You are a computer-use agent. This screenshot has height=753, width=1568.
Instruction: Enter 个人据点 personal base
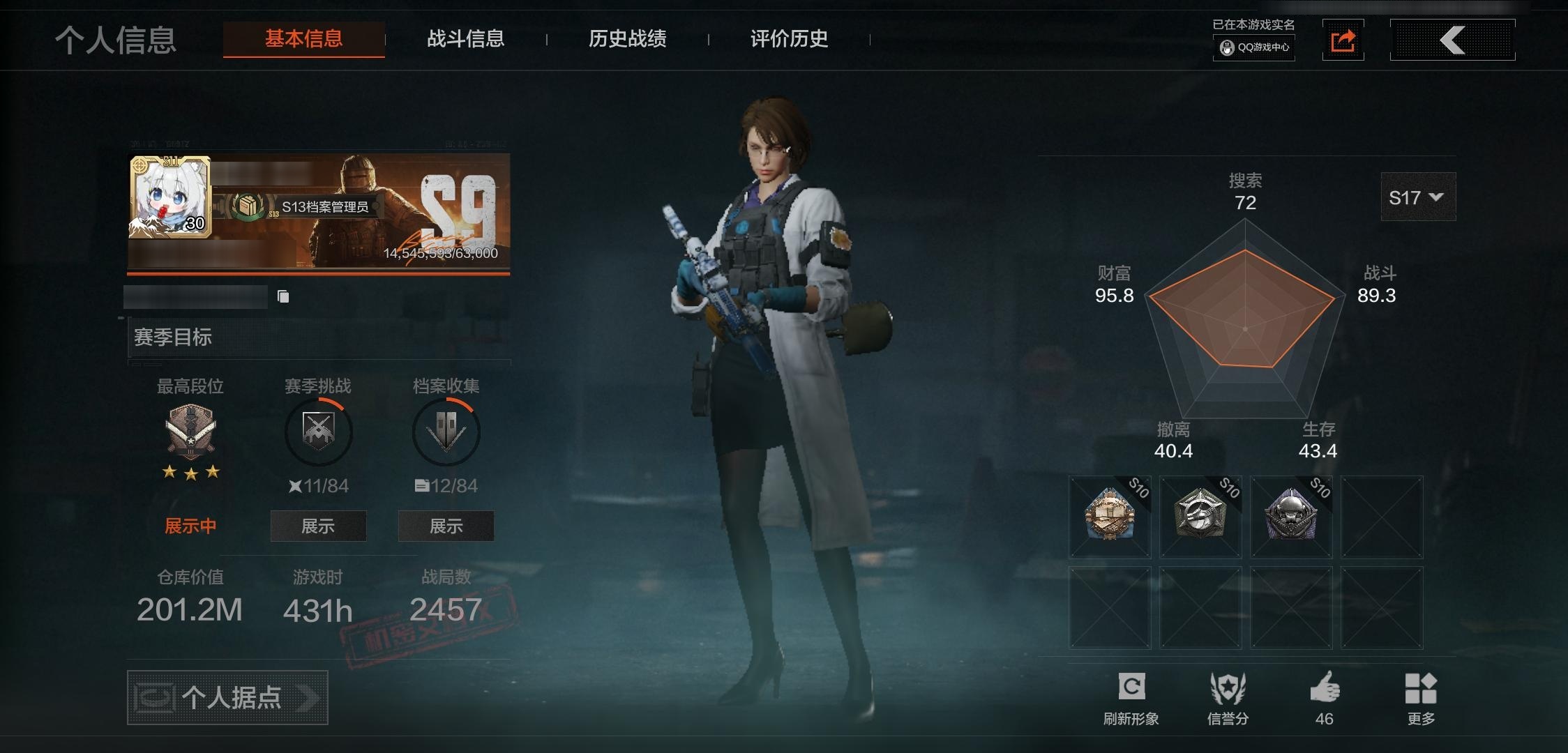coord(227,697)
